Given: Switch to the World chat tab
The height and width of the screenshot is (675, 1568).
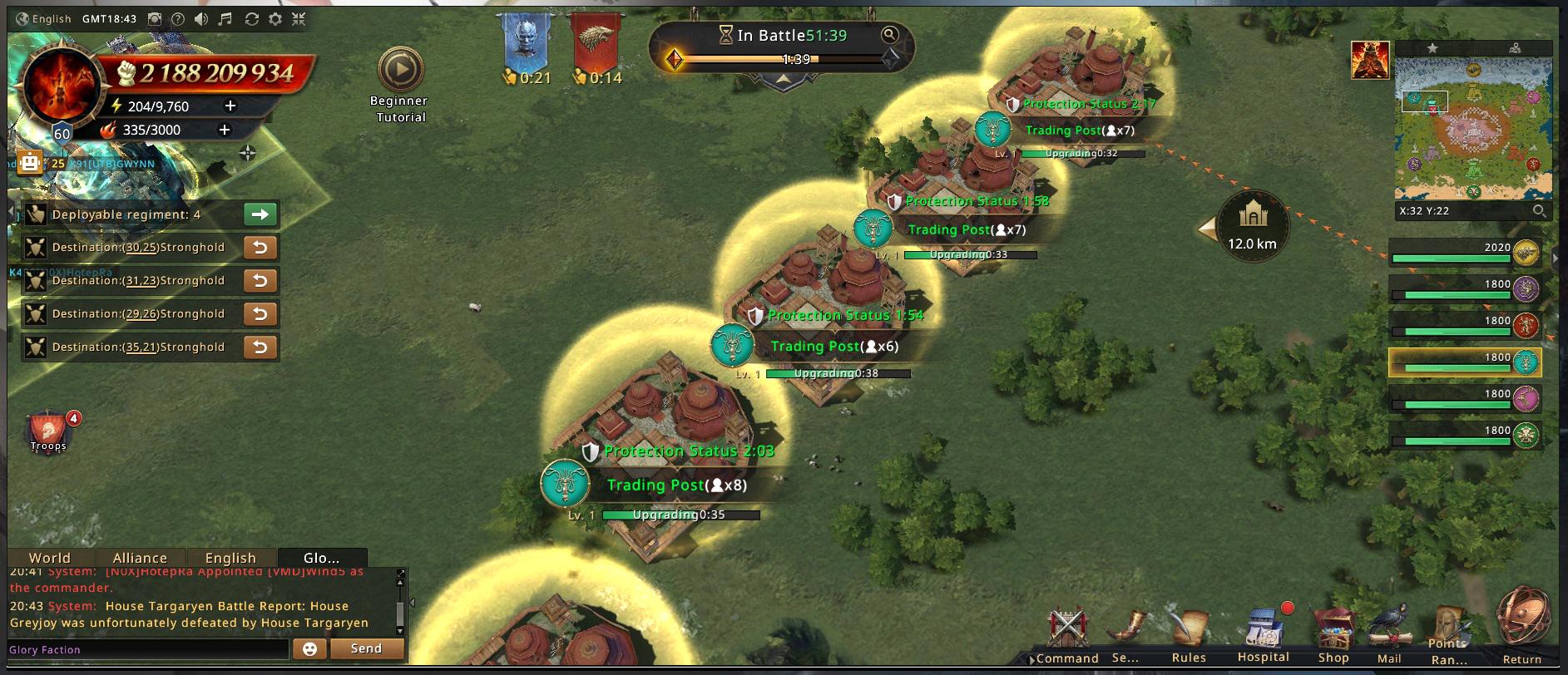Looking at the screenshot, I should pos(50,558).
